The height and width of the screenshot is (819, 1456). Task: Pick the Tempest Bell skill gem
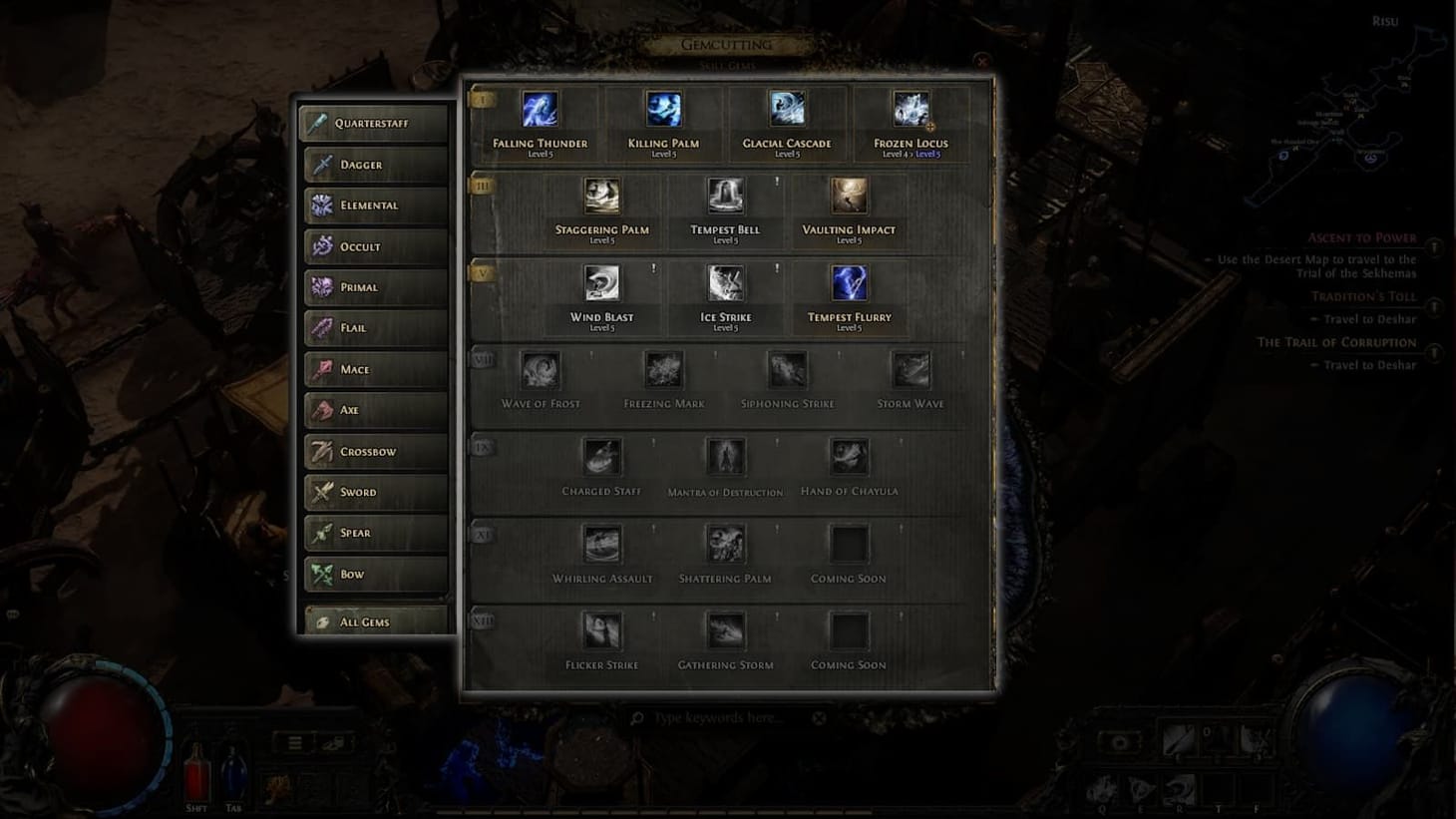point(725,197)
